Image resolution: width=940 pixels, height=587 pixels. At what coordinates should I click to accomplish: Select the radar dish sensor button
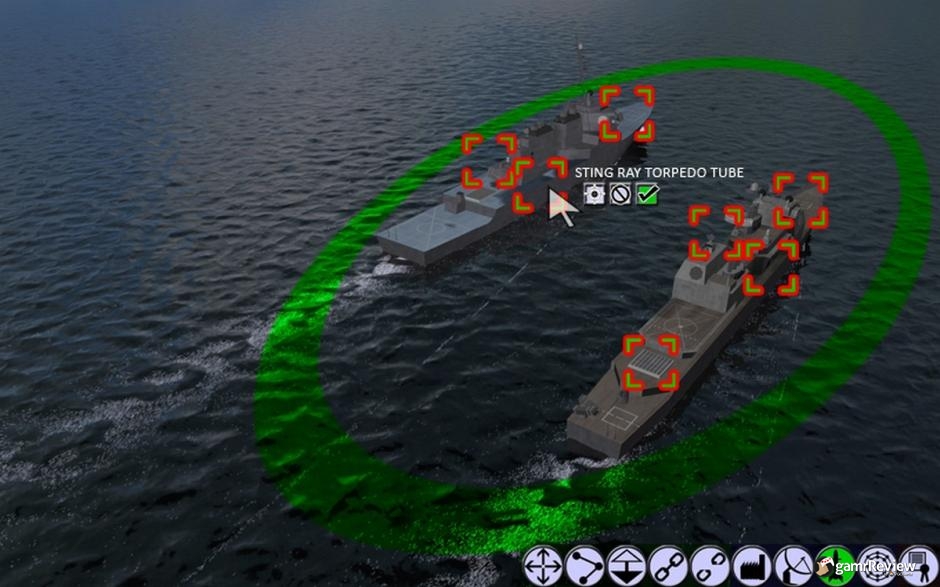pos(792,567)
